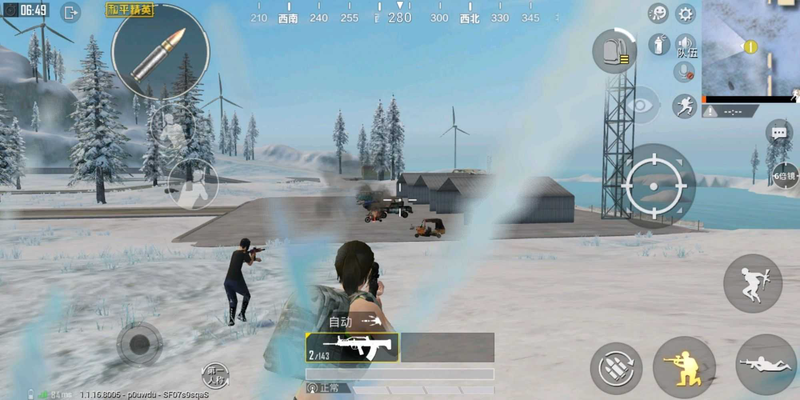
Task: Tap the prone button
Action: 765,365
